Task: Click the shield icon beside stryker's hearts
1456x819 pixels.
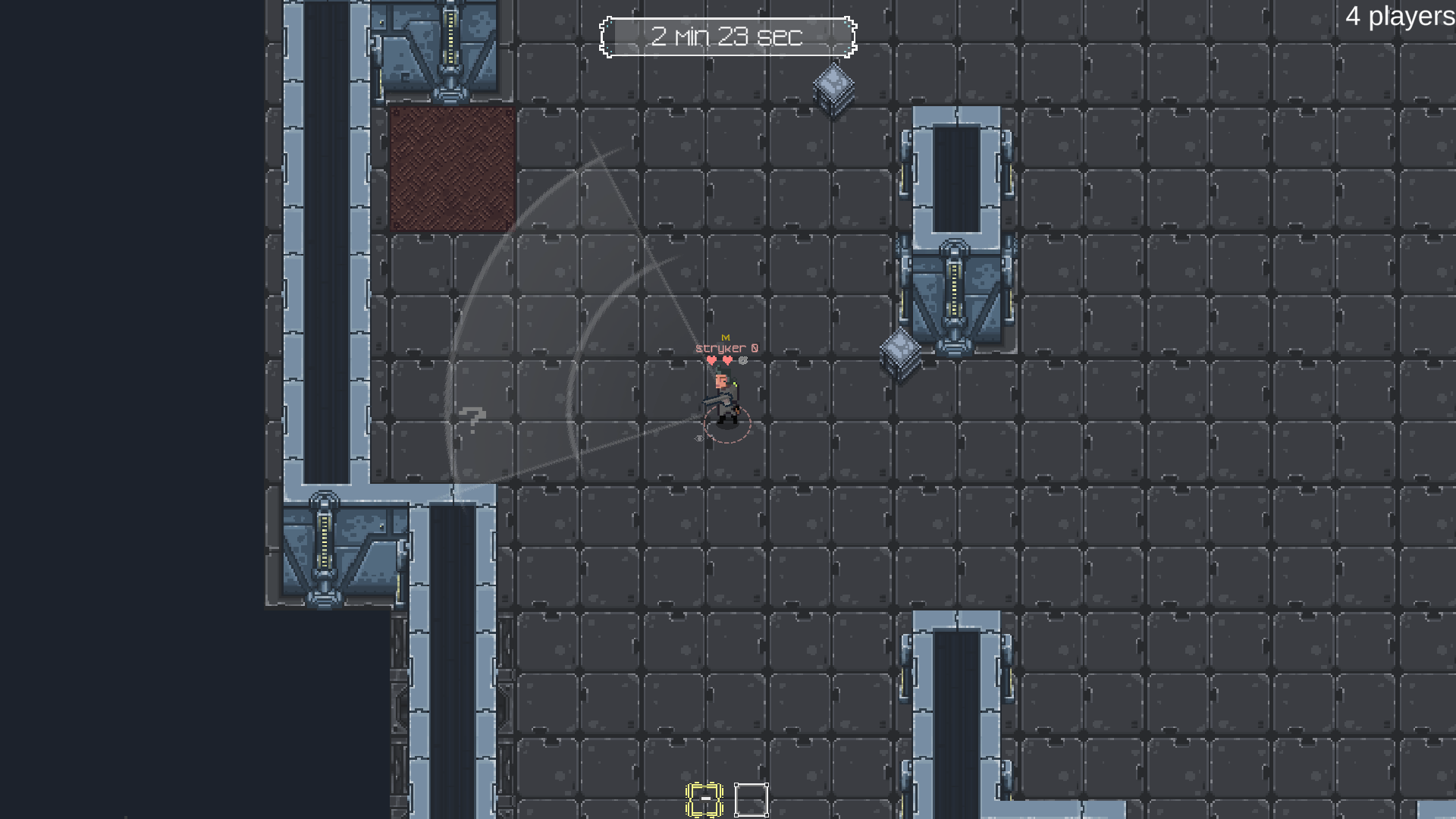Action: pyautogui.click(x=742, y=360)
